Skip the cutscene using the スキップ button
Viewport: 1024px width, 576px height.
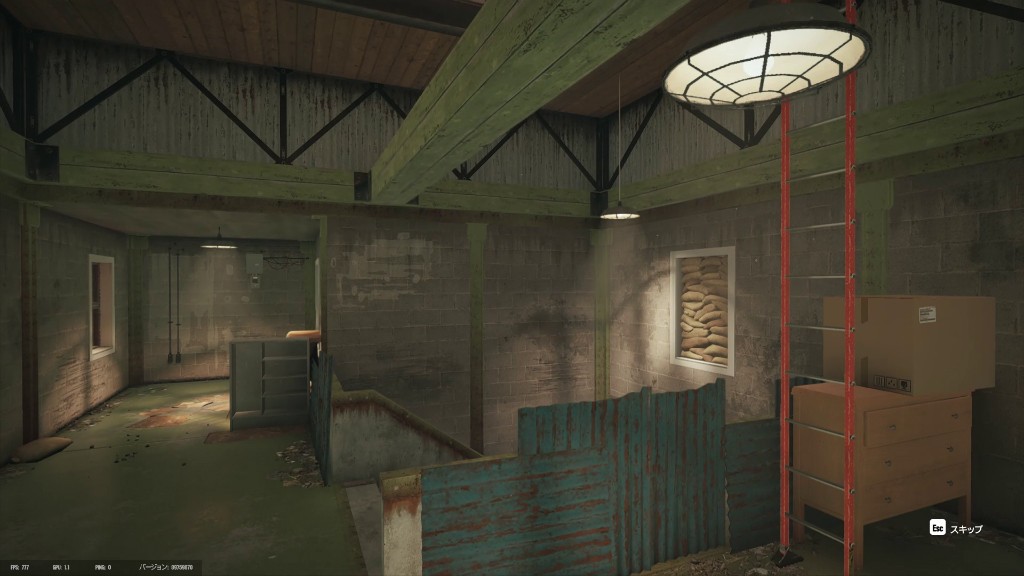[x=956, y=528]
